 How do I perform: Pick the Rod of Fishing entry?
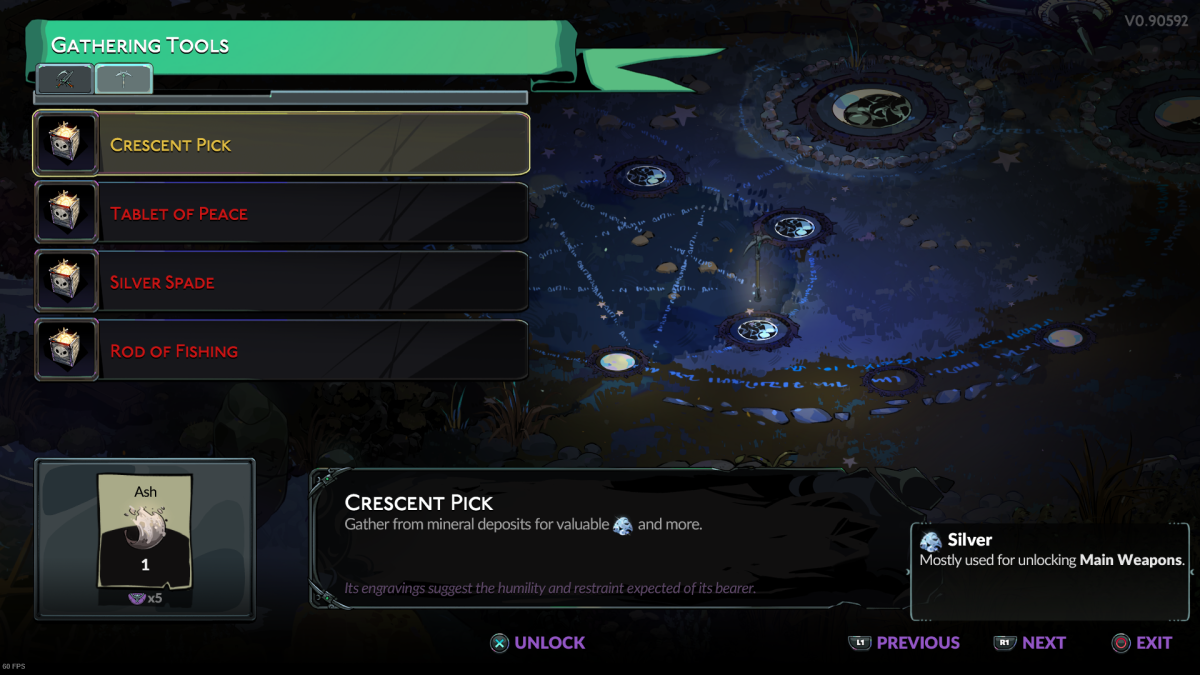(x=282, y=351)
